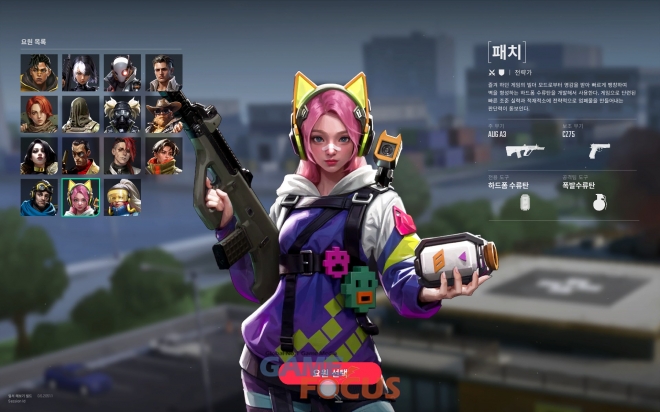Select the yellow-faced robot agent with blue hood
This screenshot has width=660, height=412.
[122, 198]
